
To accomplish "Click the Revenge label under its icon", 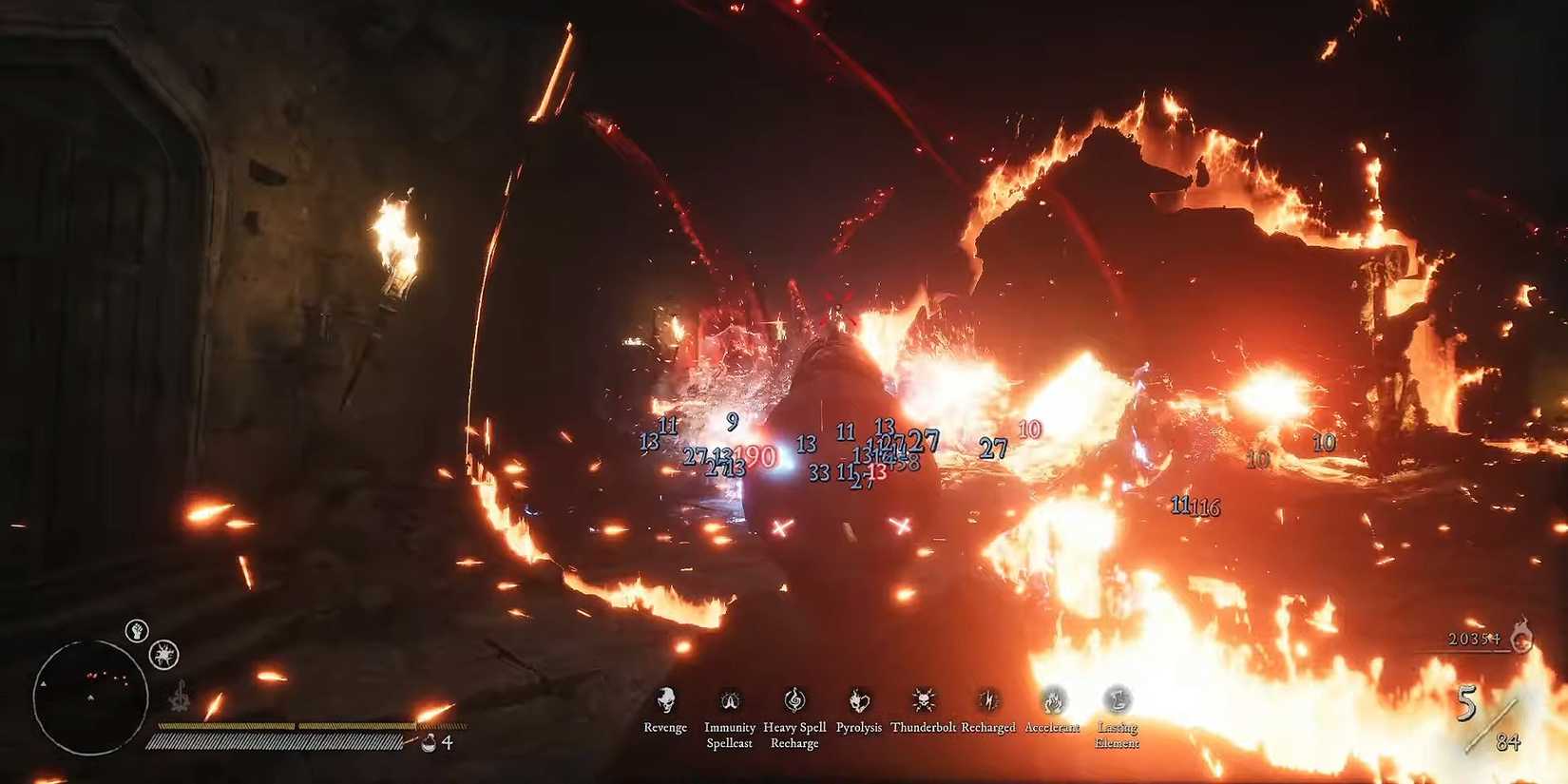I will tap(665, 727).
